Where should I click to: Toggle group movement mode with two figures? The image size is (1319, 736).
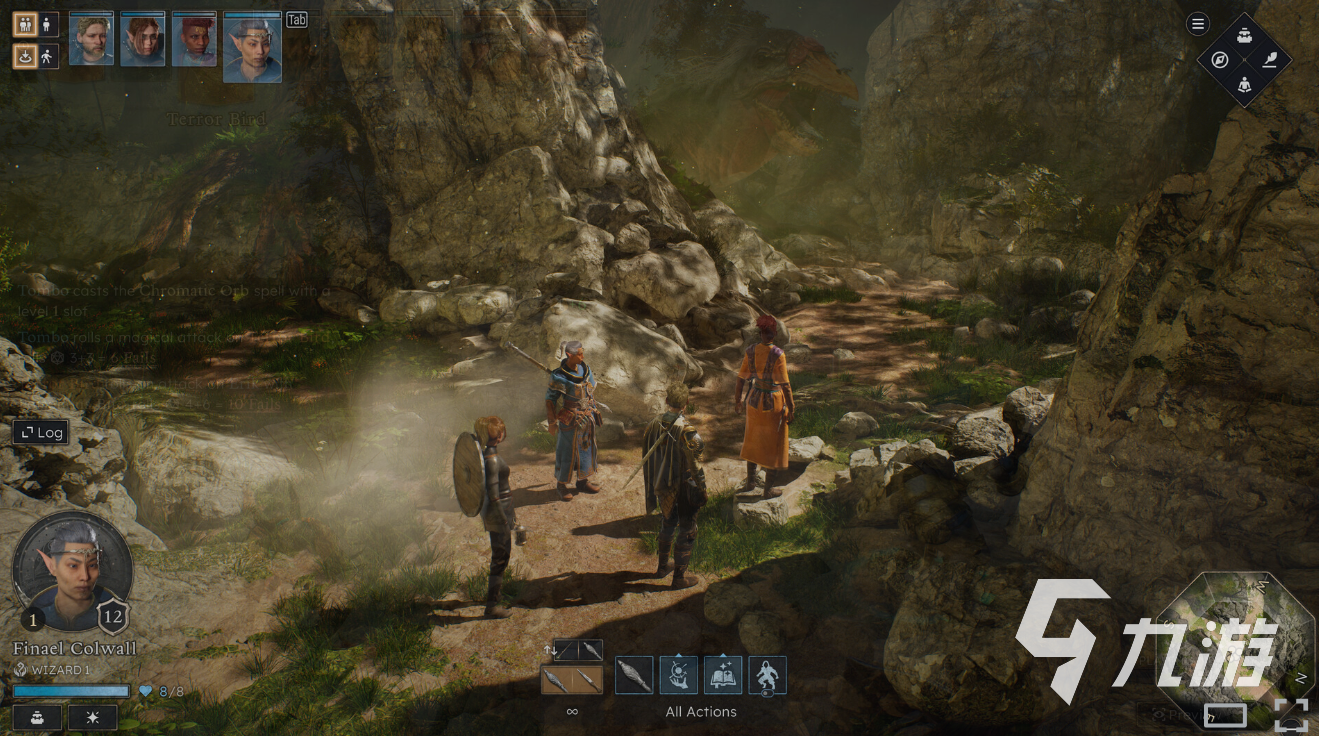pos(25,25)
